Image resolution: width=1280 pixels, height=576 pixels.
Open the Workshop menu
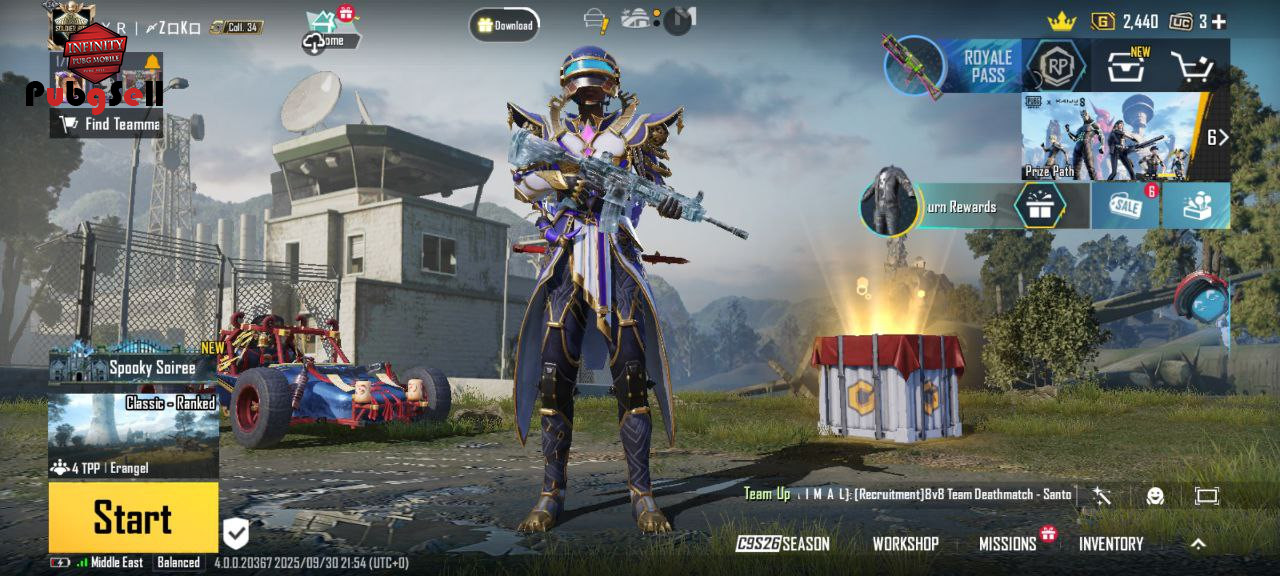tap(905, 544)
